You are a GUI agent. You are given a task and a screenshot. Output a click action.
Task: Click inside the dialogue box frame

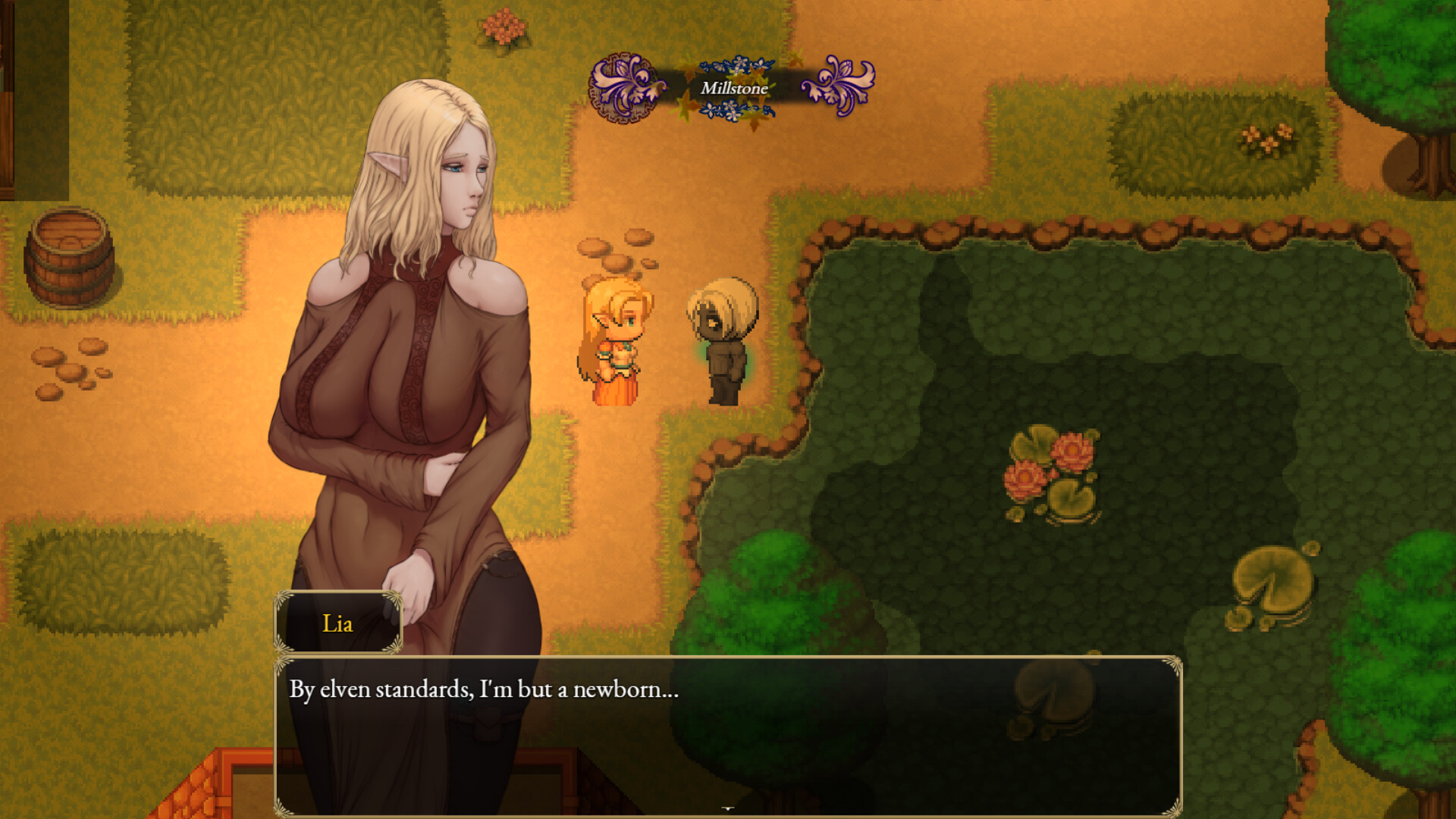(834, 743)
